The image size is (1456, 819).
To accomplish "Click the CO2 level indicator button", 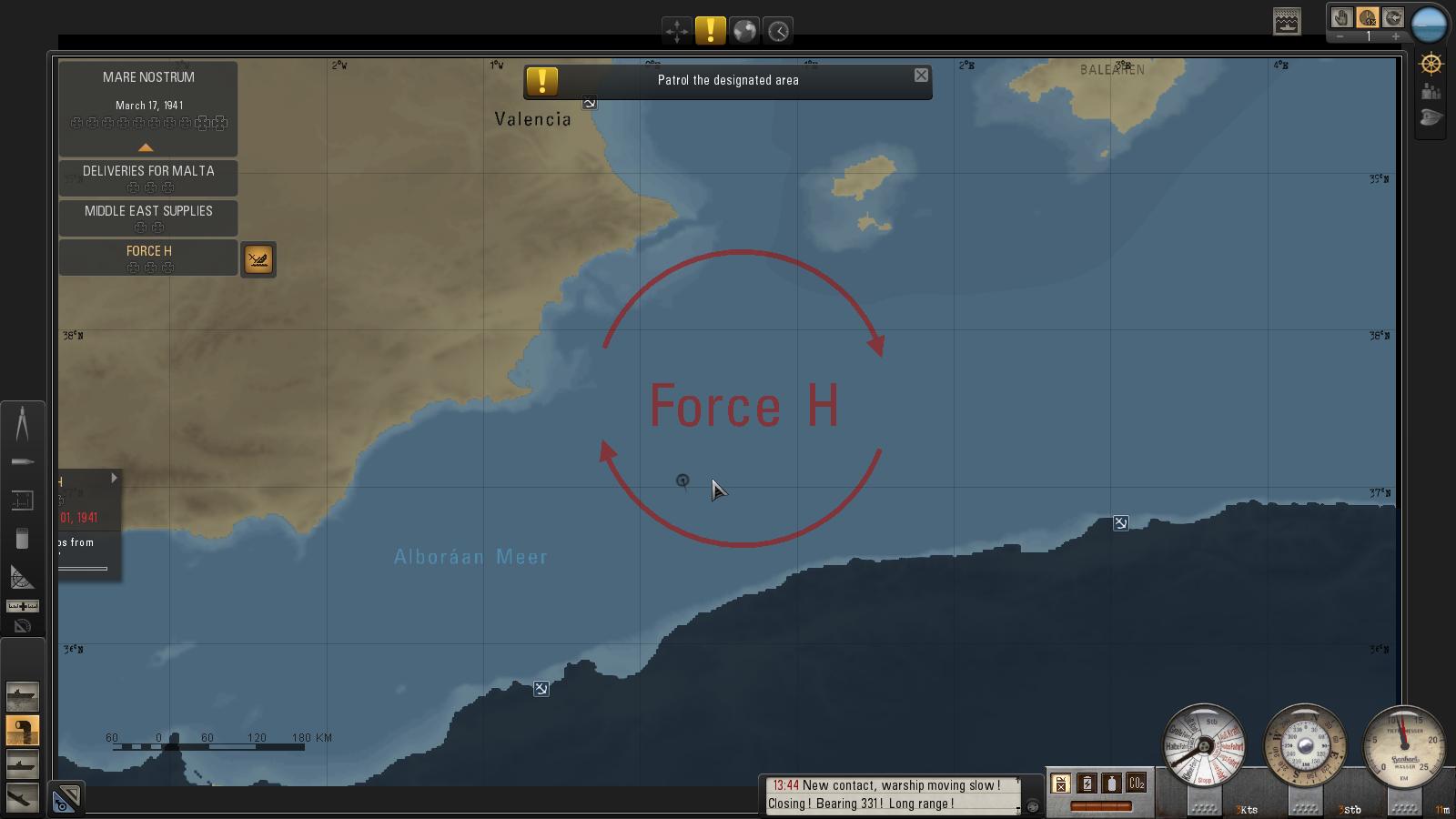I will [x=1137, y=783].
